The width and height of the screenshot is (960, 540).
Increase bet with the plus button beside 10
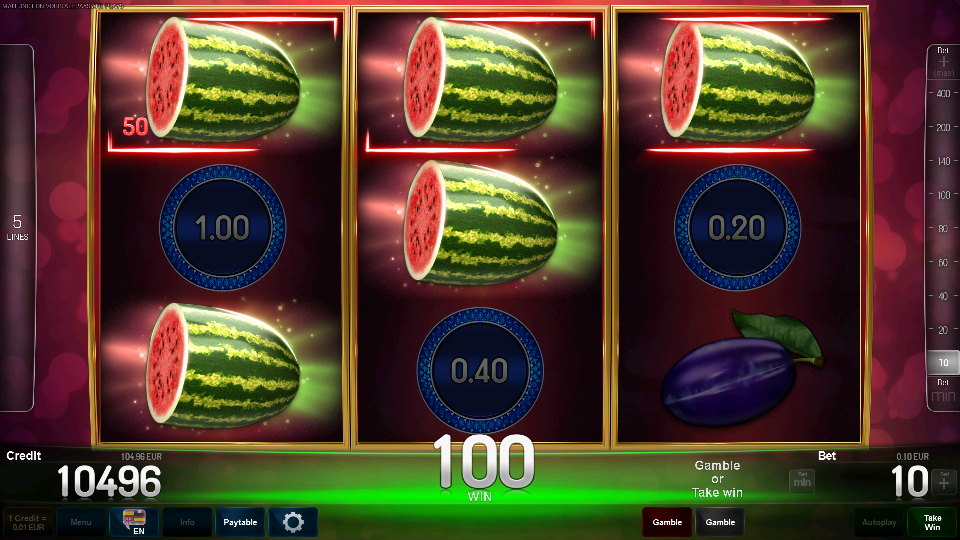pos(943,482)
